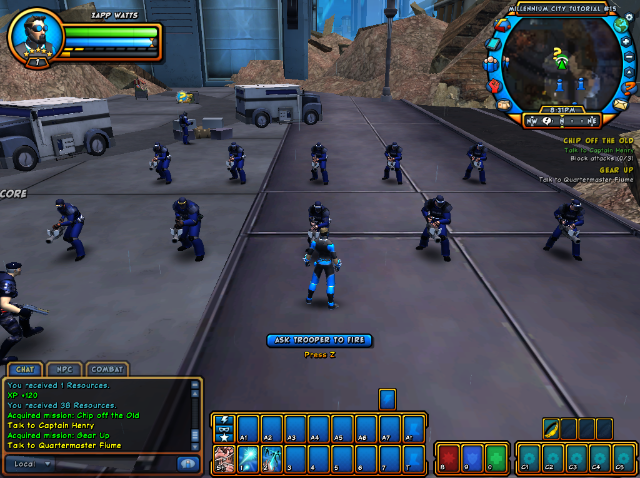The height and width of the screenshot is (478, 640).
Task: Click the speech bubble button in chat
Action: pos(186,464)
